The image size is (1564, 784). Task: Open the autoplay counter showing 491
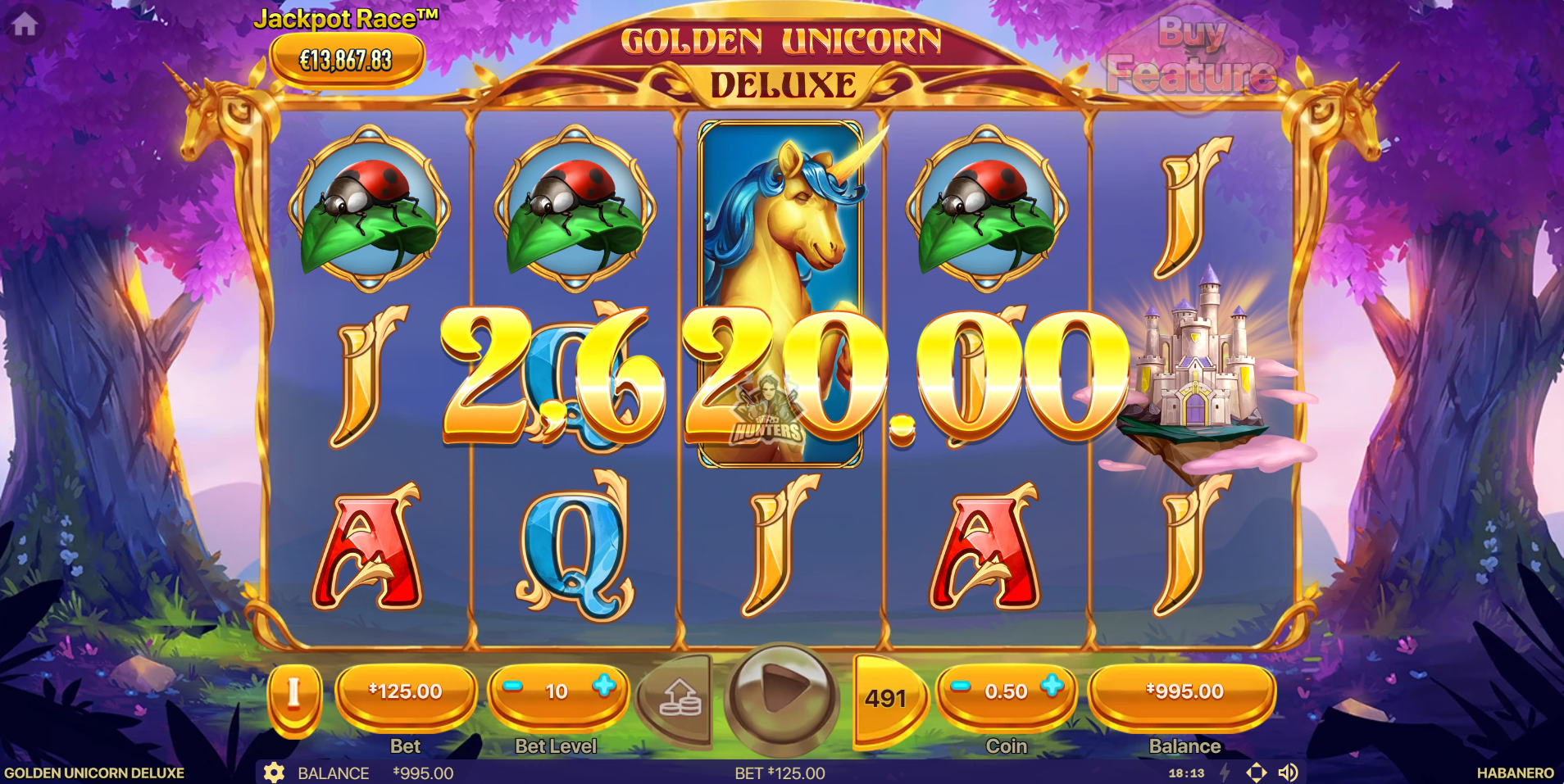(x=885, y=698)
